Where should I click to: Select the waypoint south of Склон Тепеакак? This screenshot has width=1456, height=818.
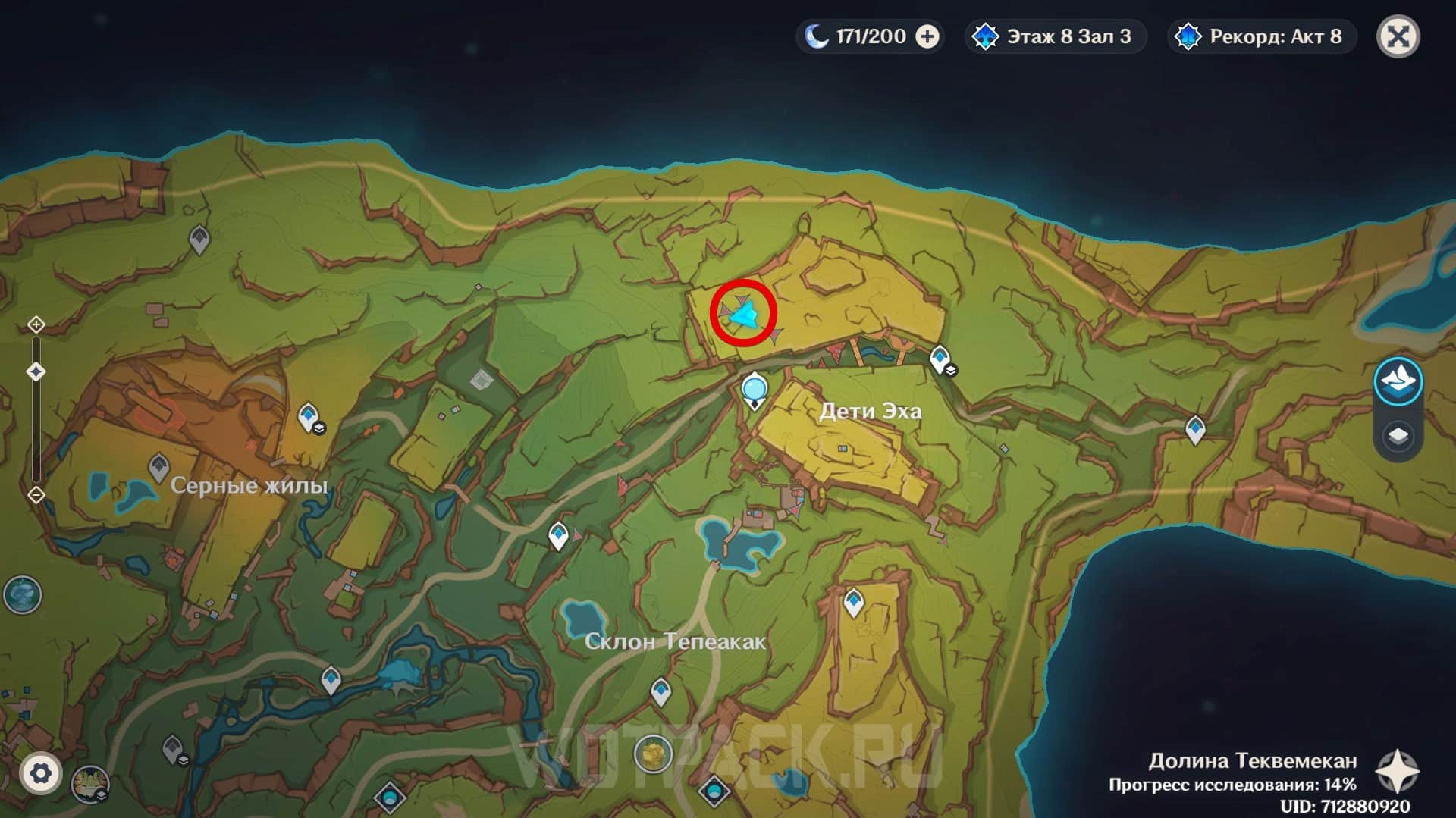[x=661, y=691]
